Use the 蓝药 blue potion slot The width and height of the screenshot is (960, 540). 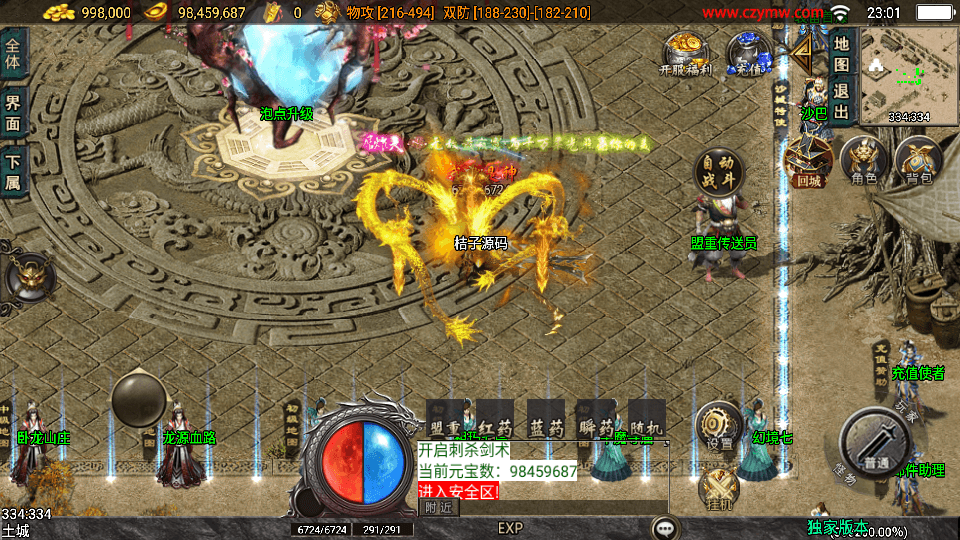[546, 418]
